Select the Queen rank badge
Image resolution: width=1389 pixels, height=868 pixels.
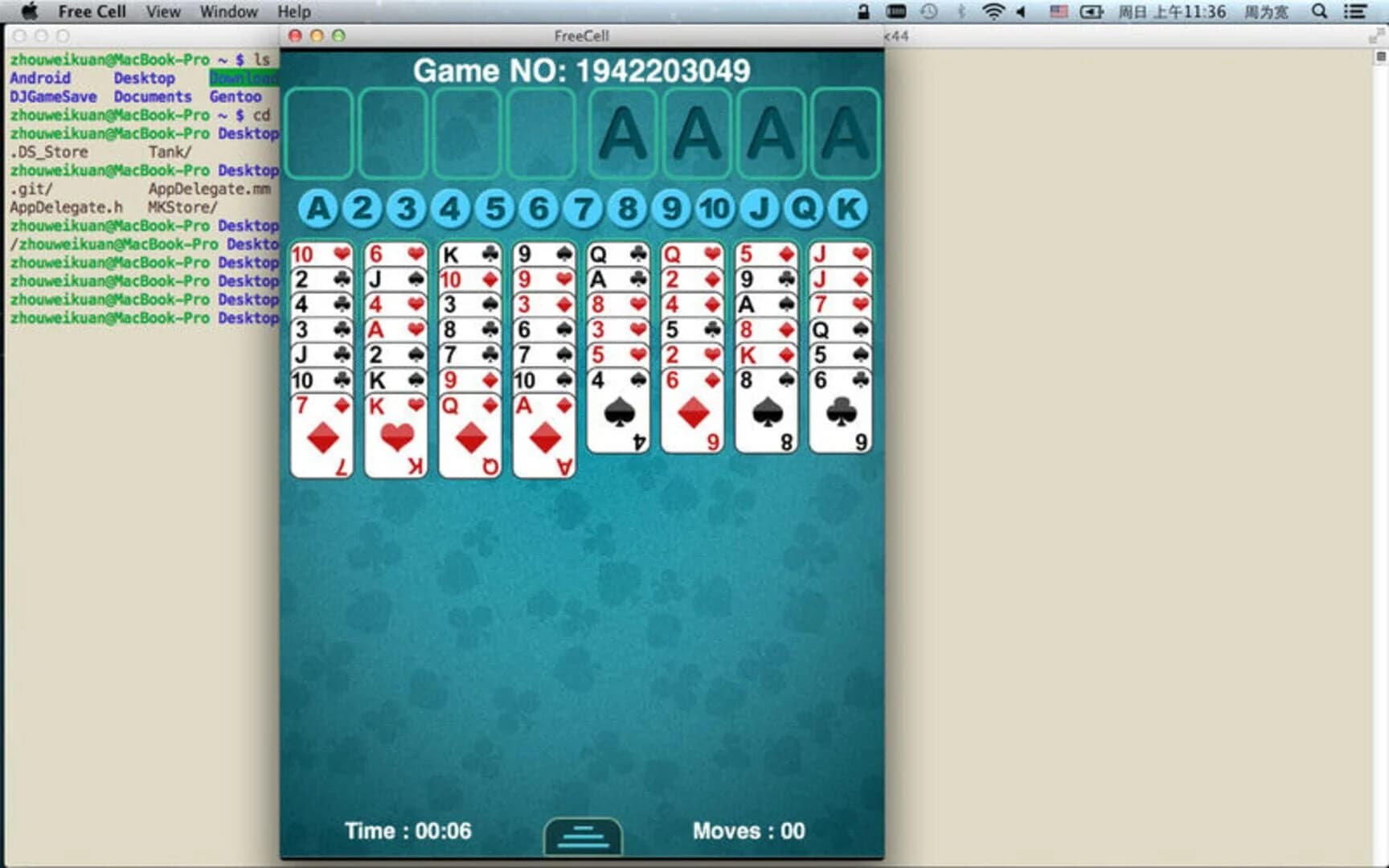801,207
